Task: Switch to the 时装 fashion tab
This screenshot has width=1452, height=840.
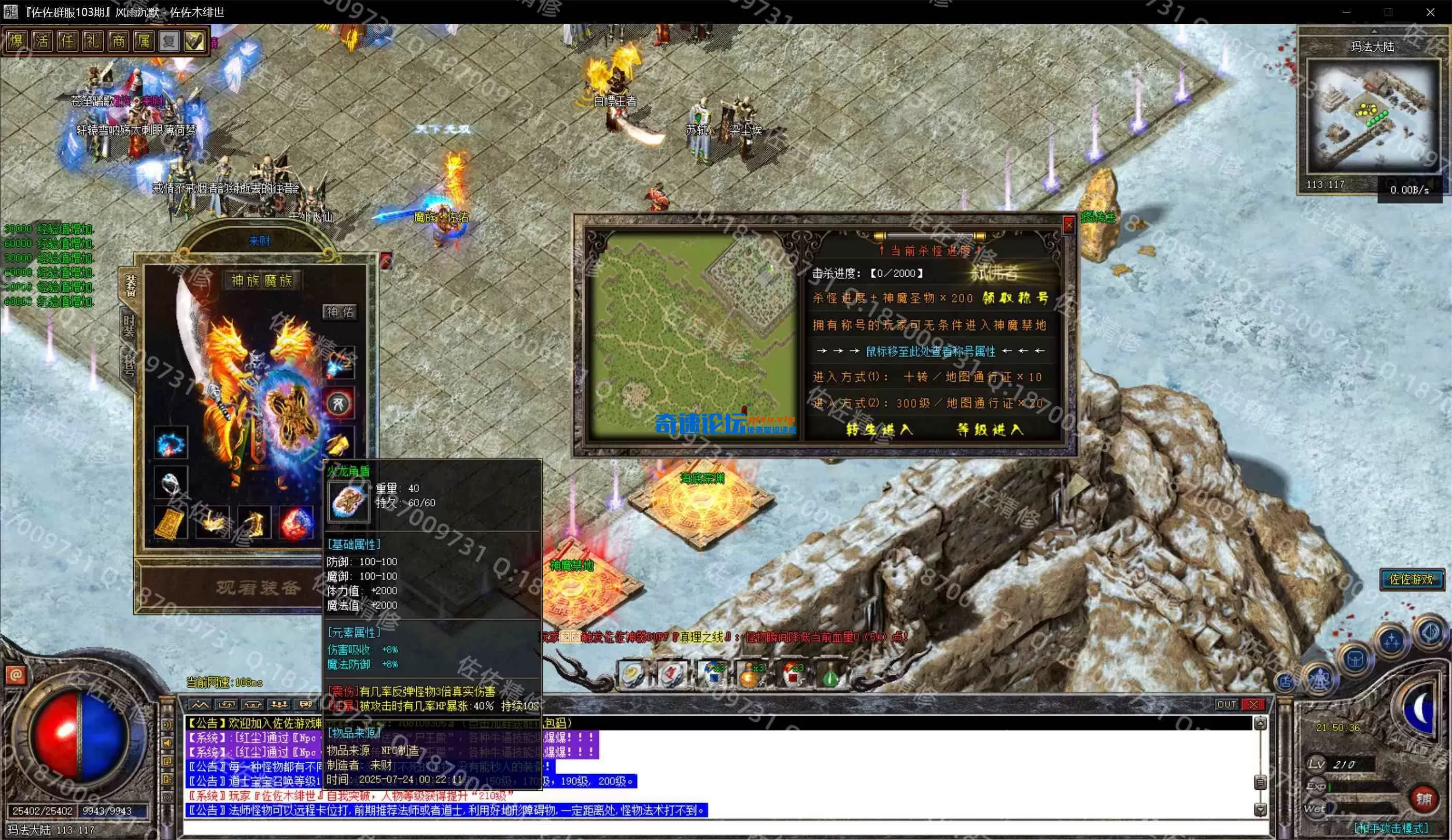Action: pyautogui.click(x=129, y=325)
